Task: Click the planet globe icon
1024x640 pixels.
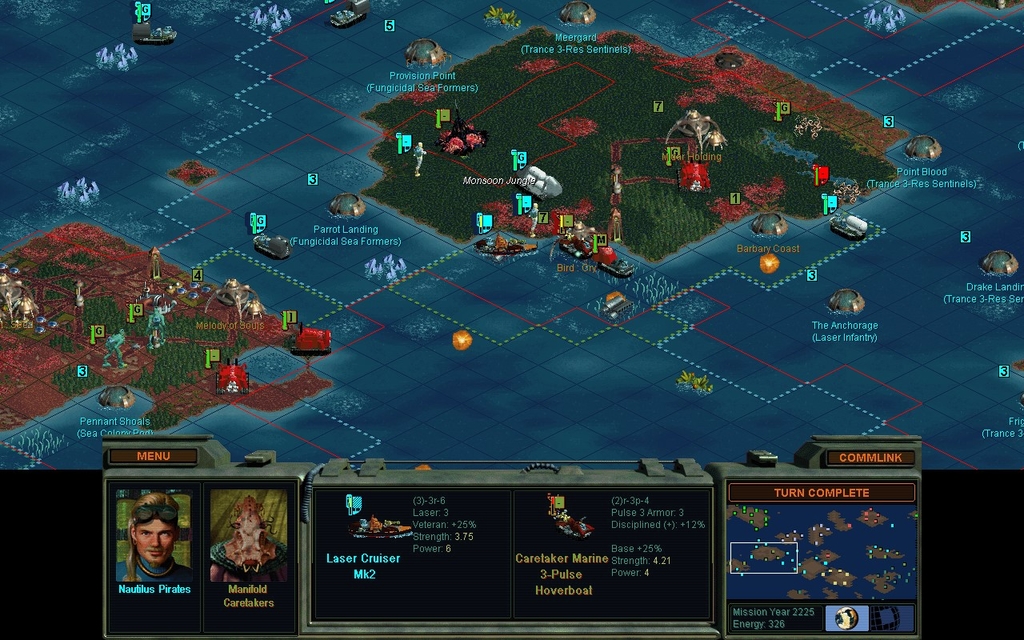Action: point(847,617)
